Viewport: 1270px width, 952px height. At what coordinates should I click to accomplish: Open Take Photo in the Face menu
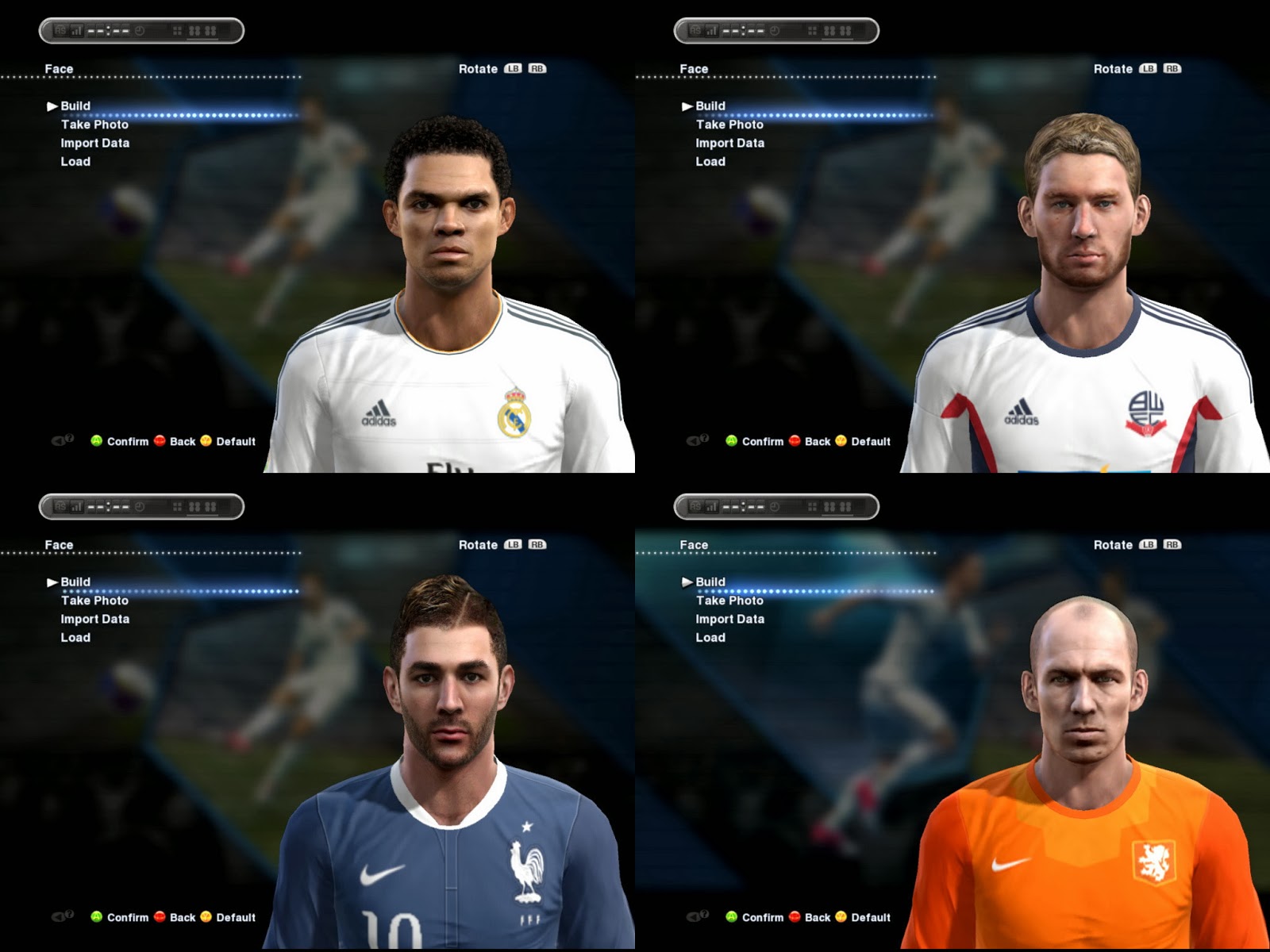click(94, 125)
